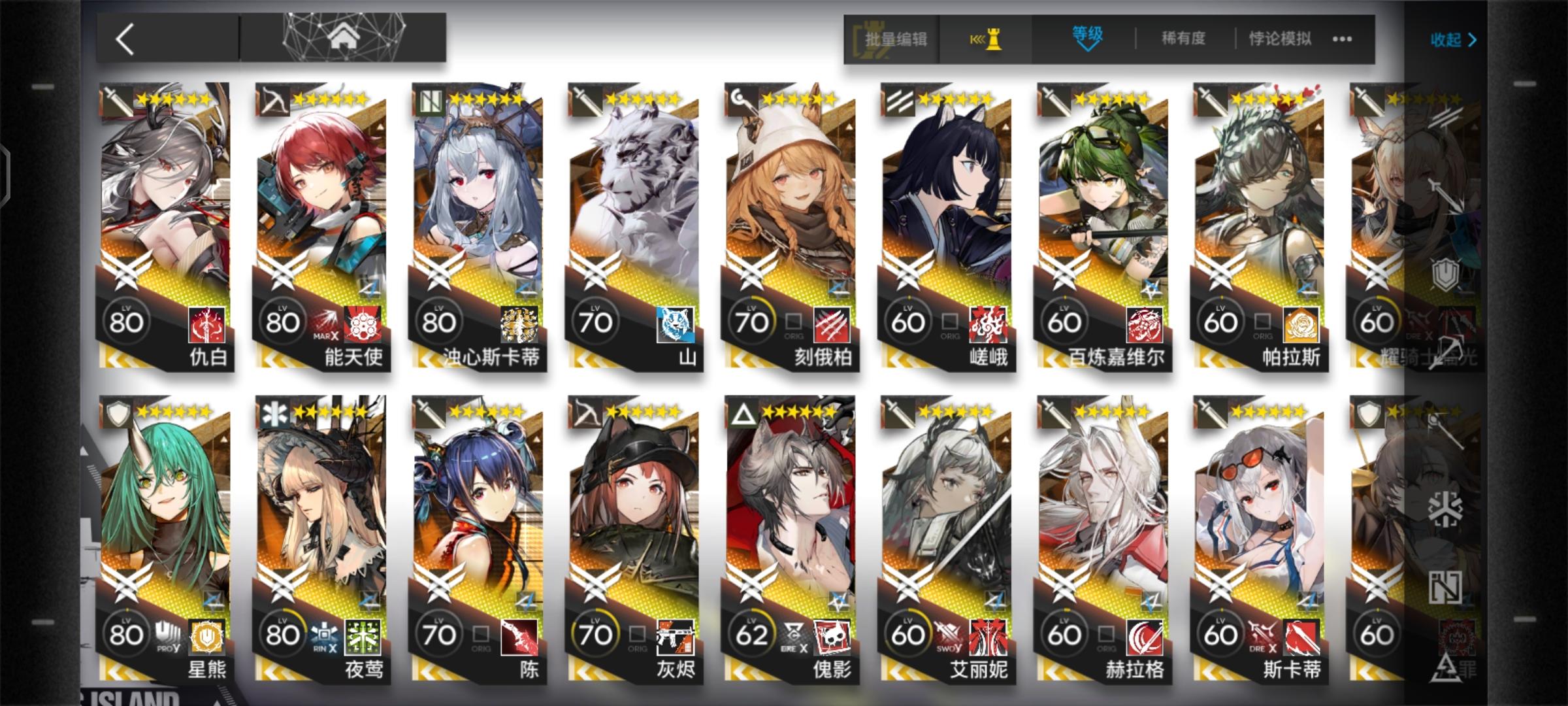Click the Sniper crossbow icon on 能天使's card
Image resolution: width=1568 pixels, height=706 pixels.
pos(278,98)
